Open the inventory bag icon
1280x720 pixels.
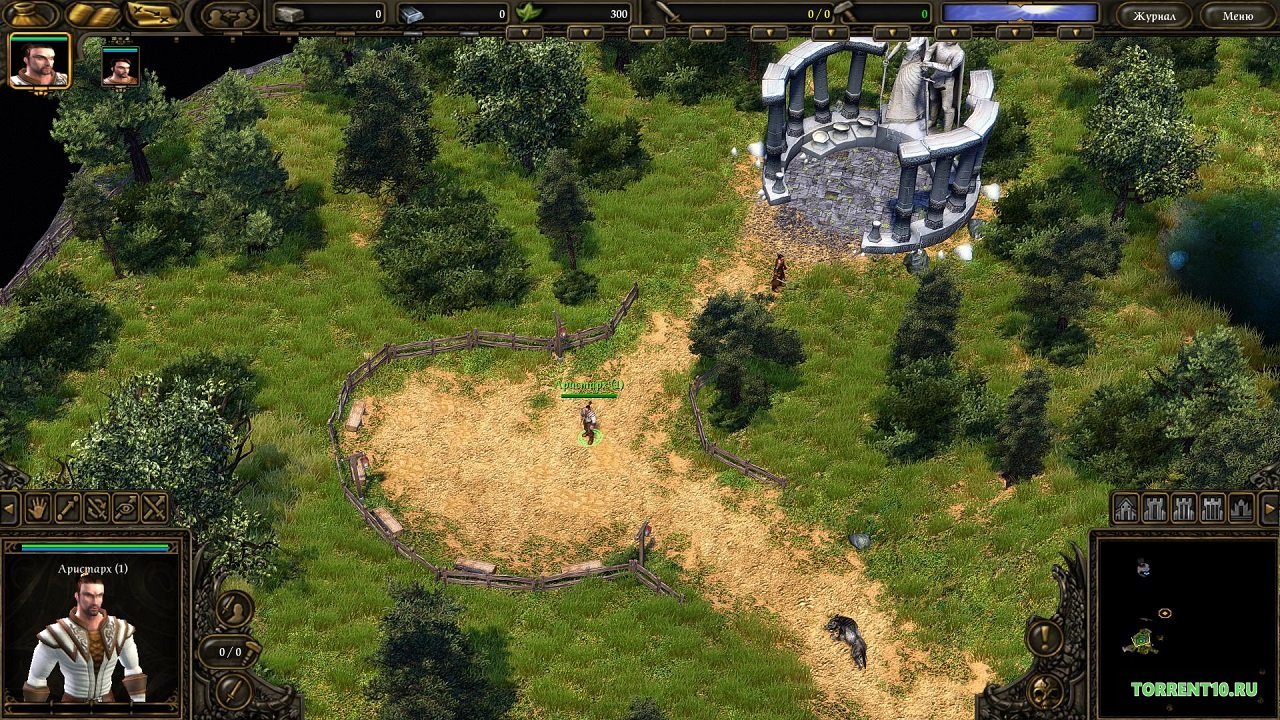tap(28, 14)
